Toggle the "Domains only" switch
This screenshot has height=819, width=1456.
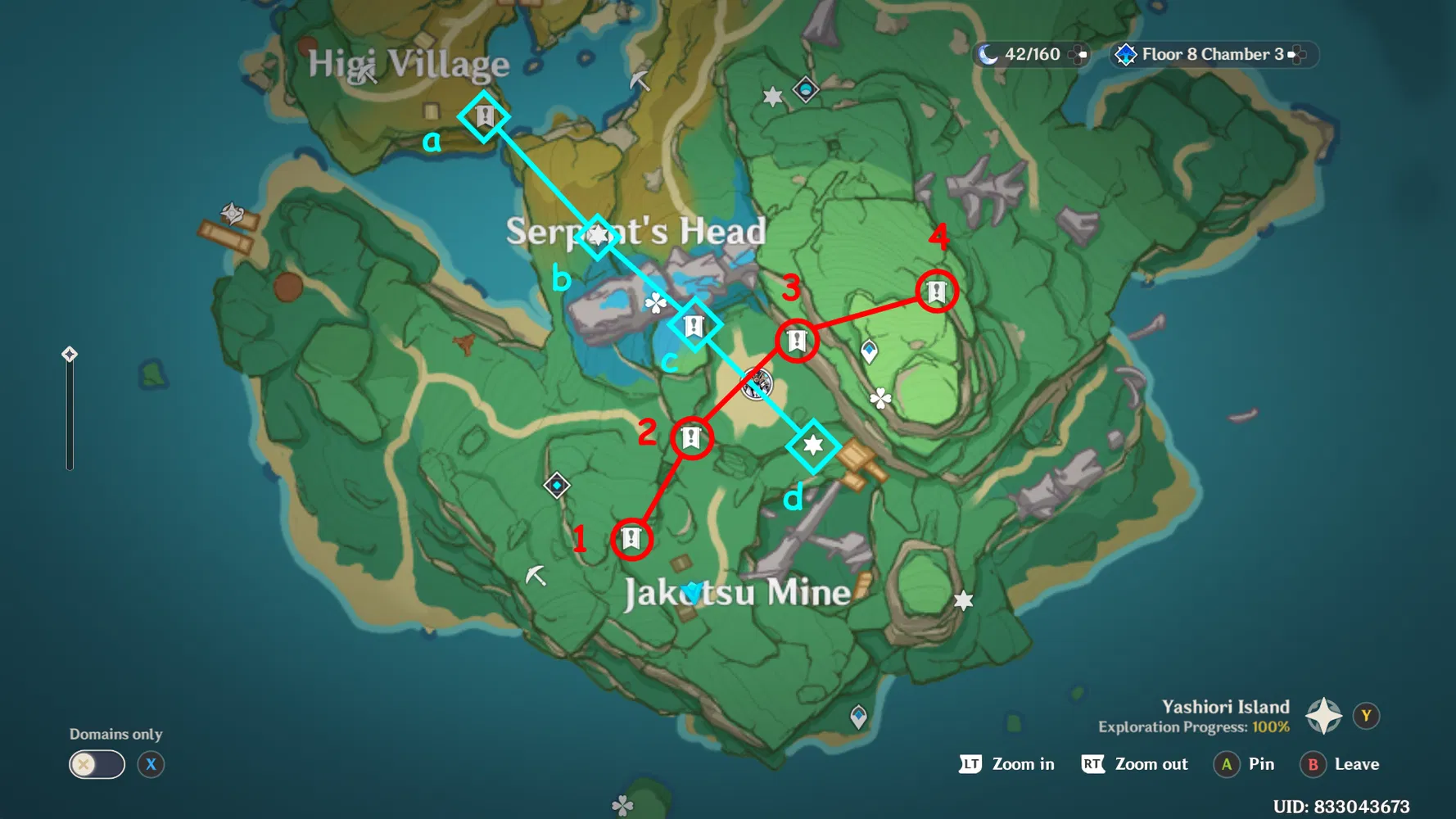(96, 764)
